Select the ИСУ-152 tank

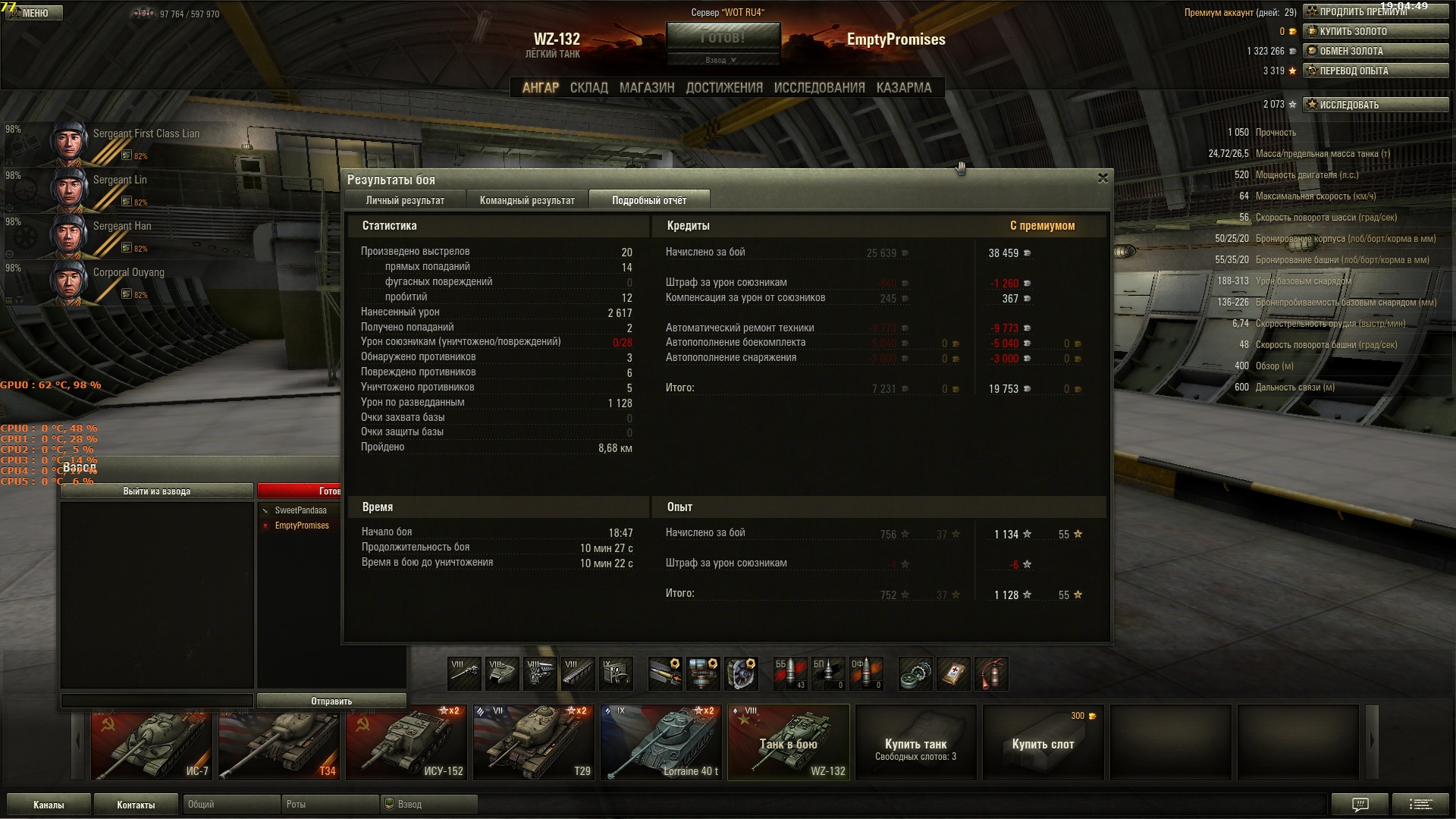coord(406,743)
